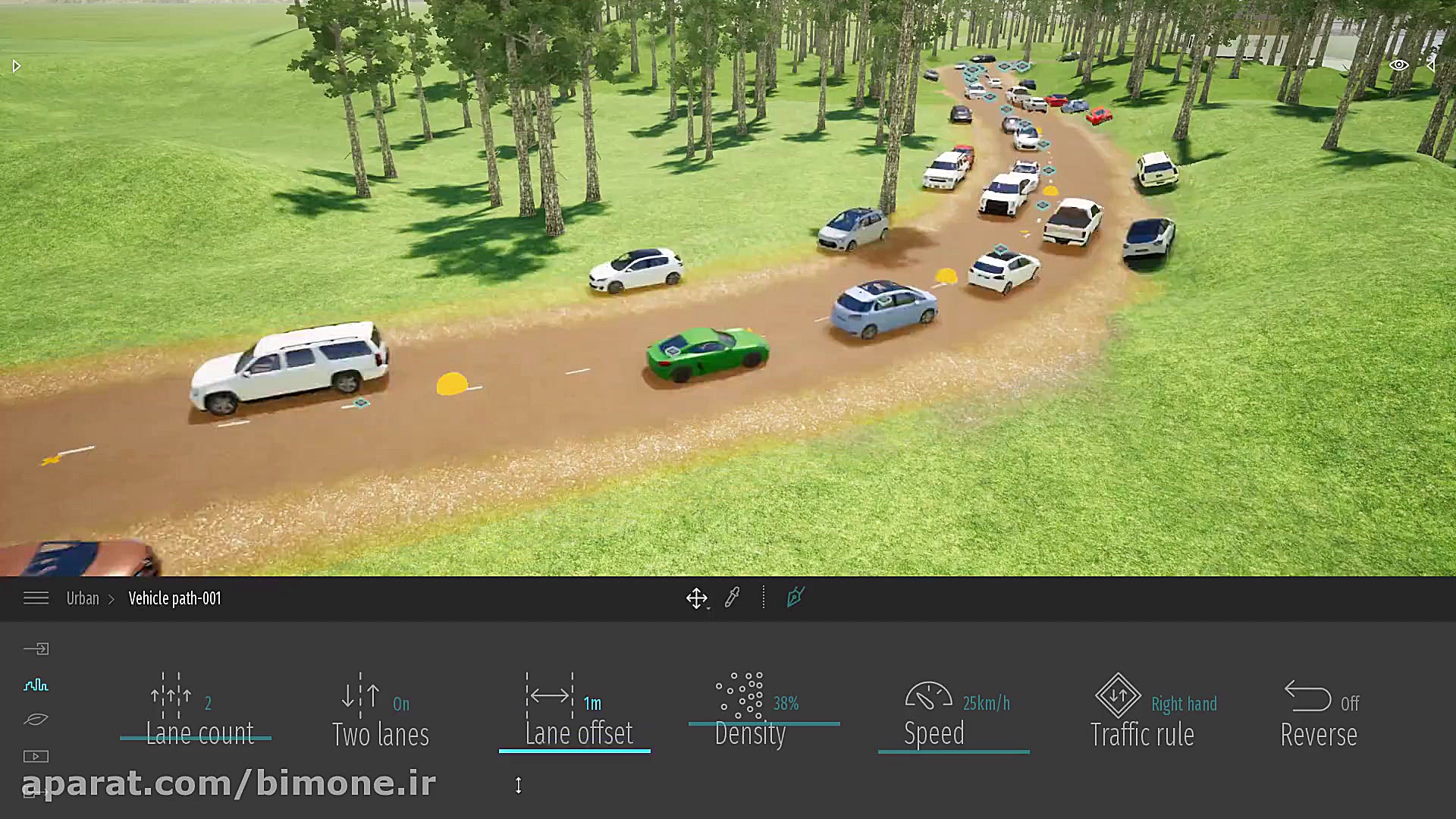Select the eyedropper tool
1456x819 pixels.
(x=733, y=598)
